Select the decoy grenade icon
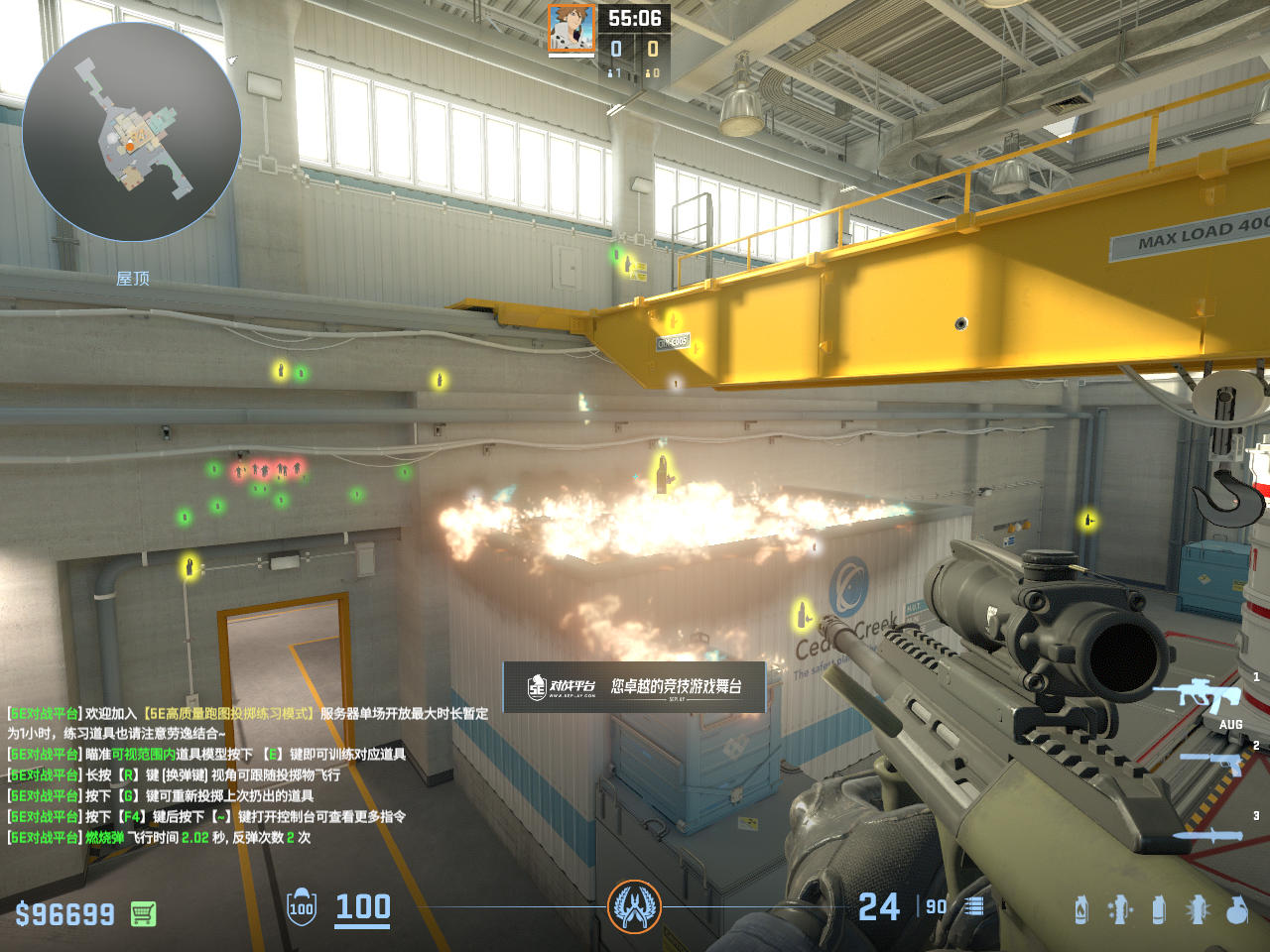Image resolution: width=1270 pixels, height=952 pixels. click(x=1120, y=909)
